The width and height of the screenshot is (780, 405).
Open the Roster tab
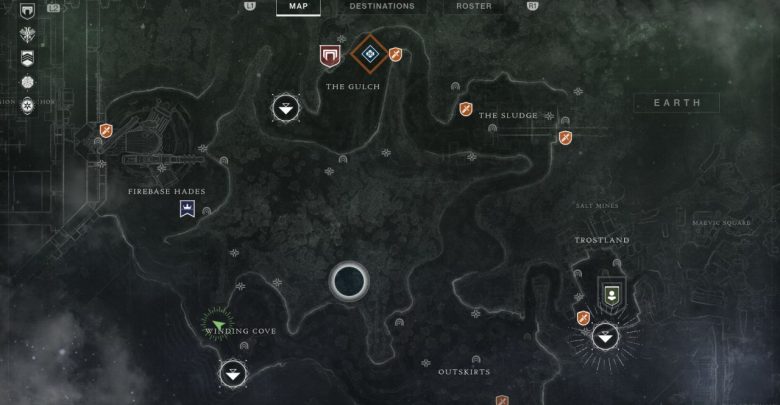[474, 6]
